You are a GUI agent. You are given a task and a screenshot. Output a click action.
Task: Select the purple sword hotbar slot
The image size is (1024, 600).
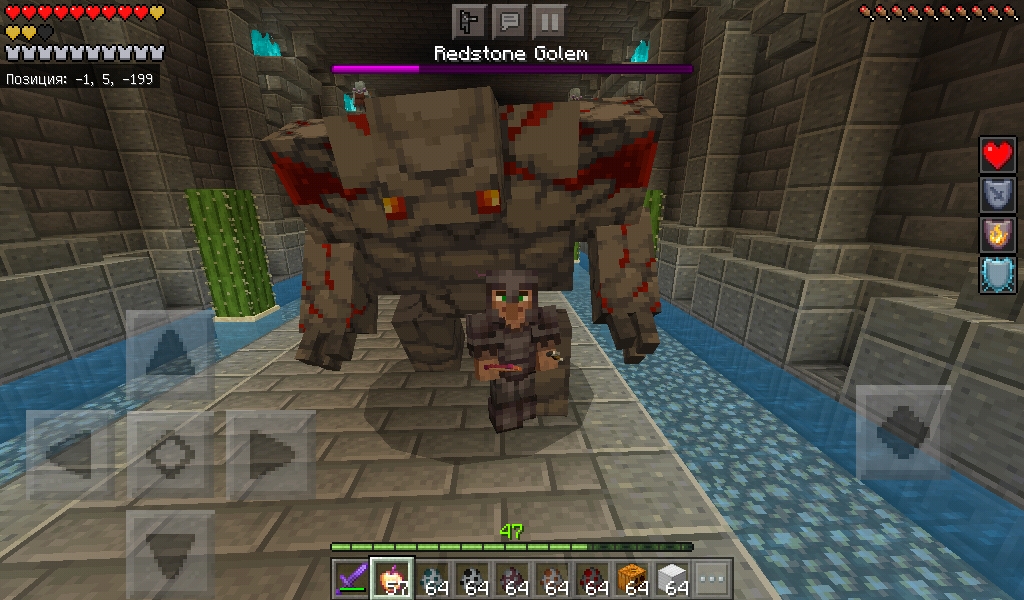[x=351, y=579]
